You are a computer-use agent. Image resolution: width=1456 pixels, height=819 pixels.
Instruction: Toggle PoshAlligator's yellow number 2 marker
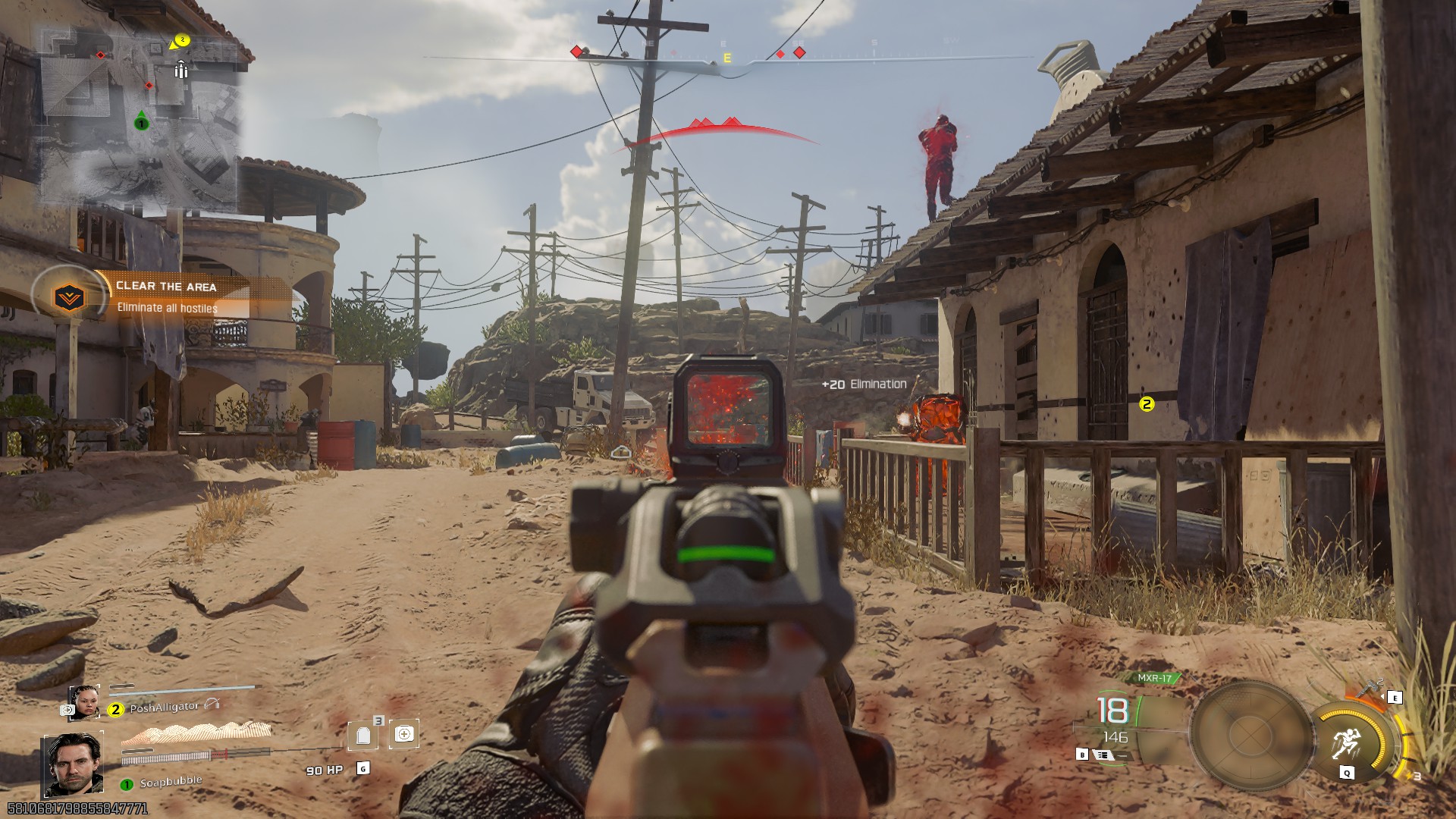coord(115,709)
